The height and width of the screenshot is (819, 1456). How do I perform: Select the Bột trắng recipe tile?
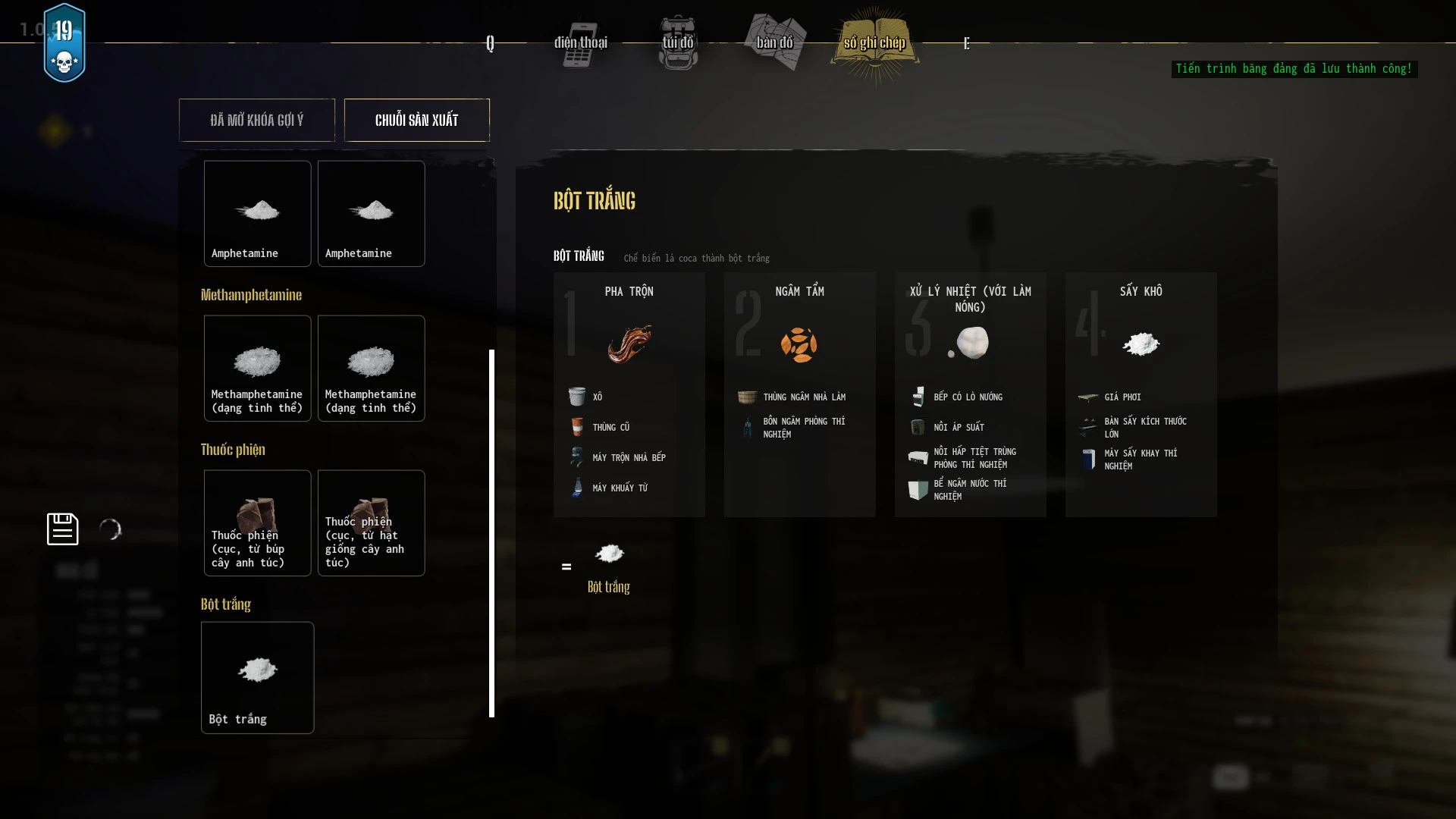tap(257, 677)
